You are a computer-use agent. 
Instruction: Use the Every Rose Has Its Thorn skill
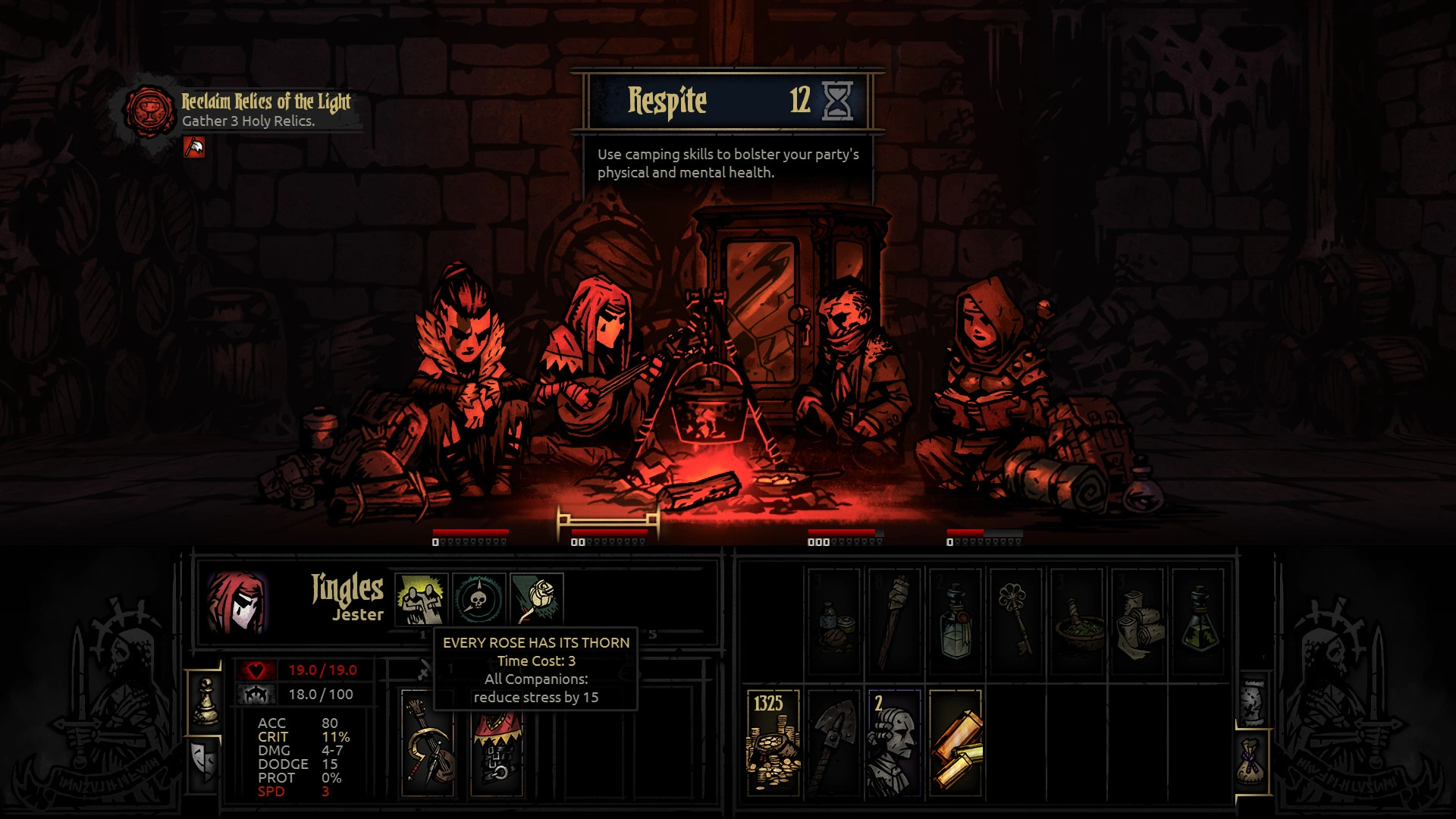(x=537, y=598)
